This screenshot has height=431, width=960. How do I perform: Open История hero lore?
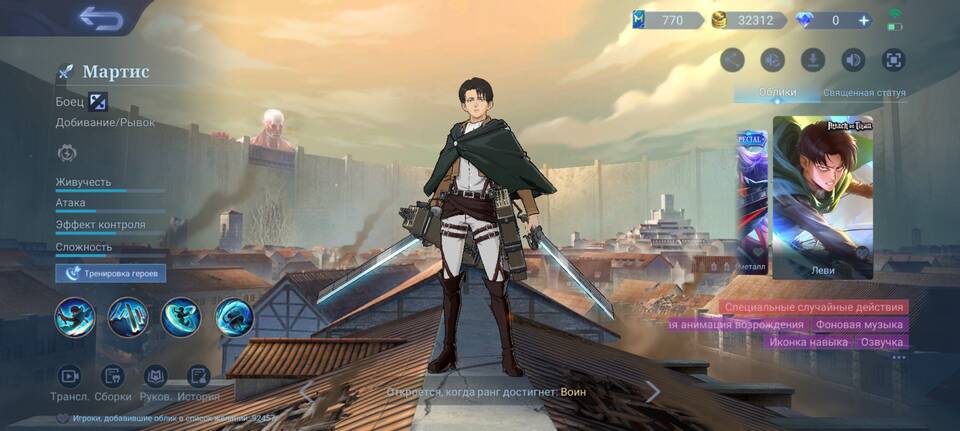tap(198, 382)
